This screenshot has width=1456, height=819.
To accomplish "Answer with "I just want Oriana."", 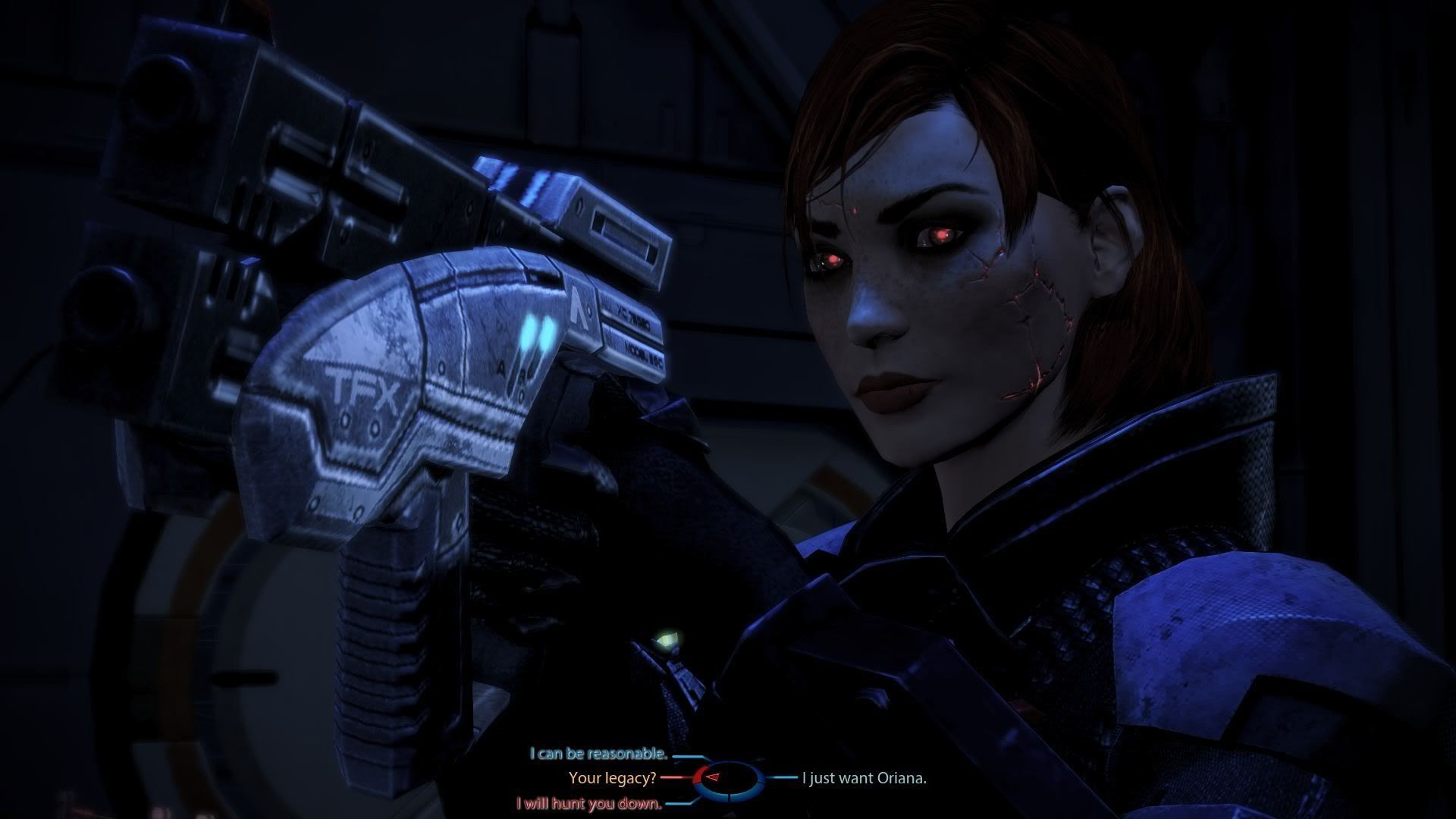I will coord(864,777).
